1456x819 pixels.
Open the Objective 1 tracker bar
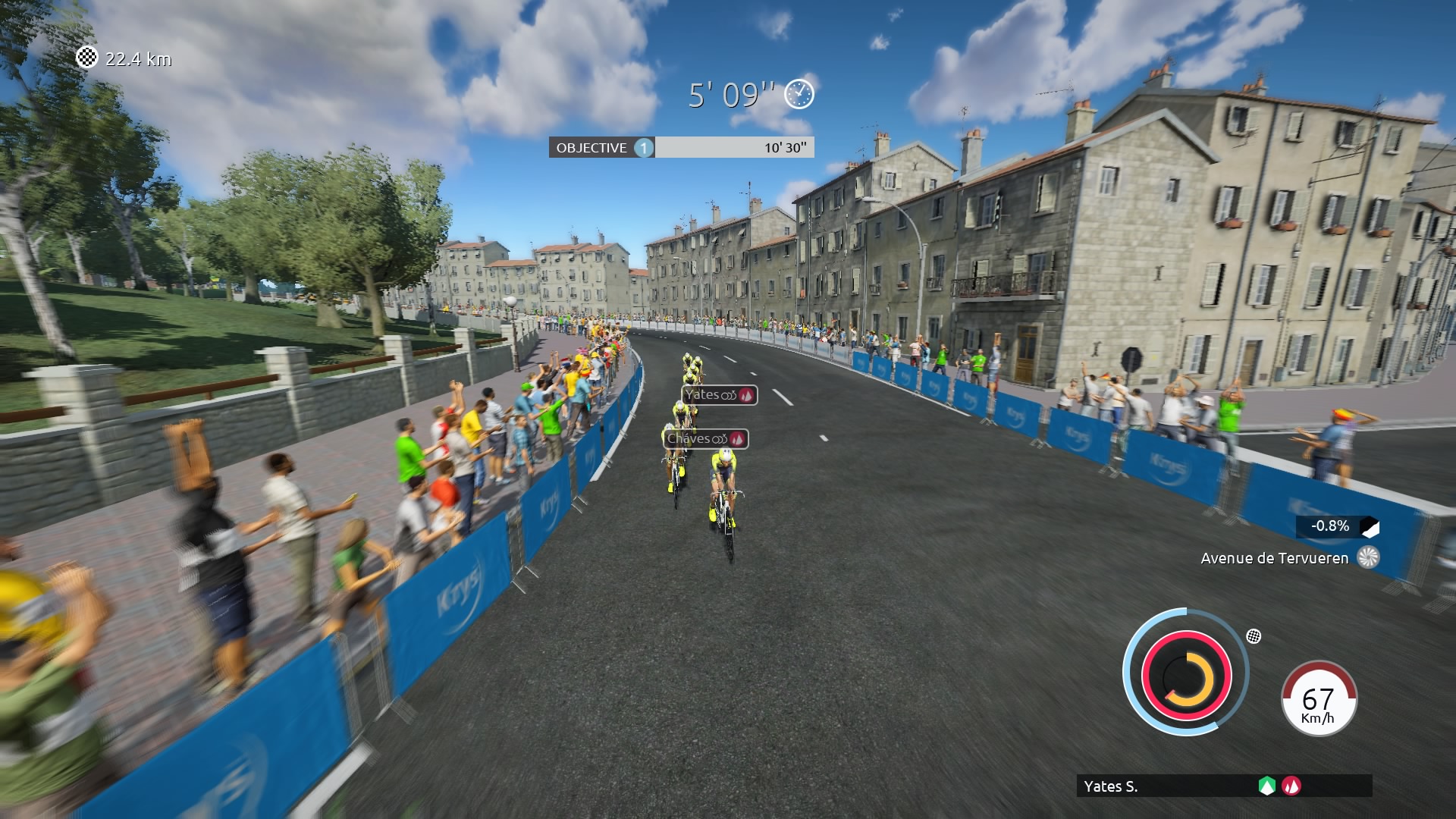tap(681, 148)
